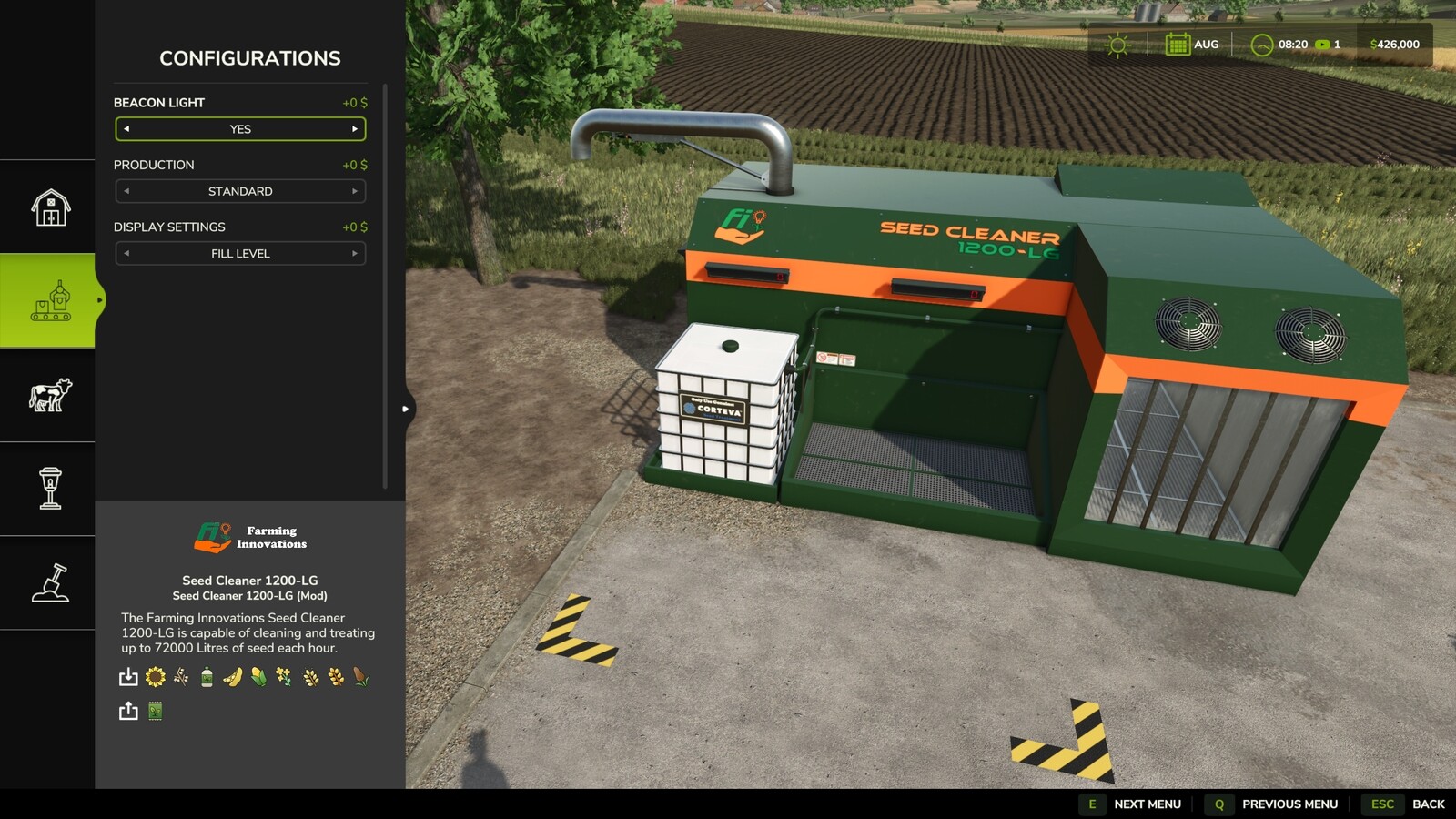Click the corn input crop icon
The width and height of the screenshot is (1456, 819).
click(258, 677)
